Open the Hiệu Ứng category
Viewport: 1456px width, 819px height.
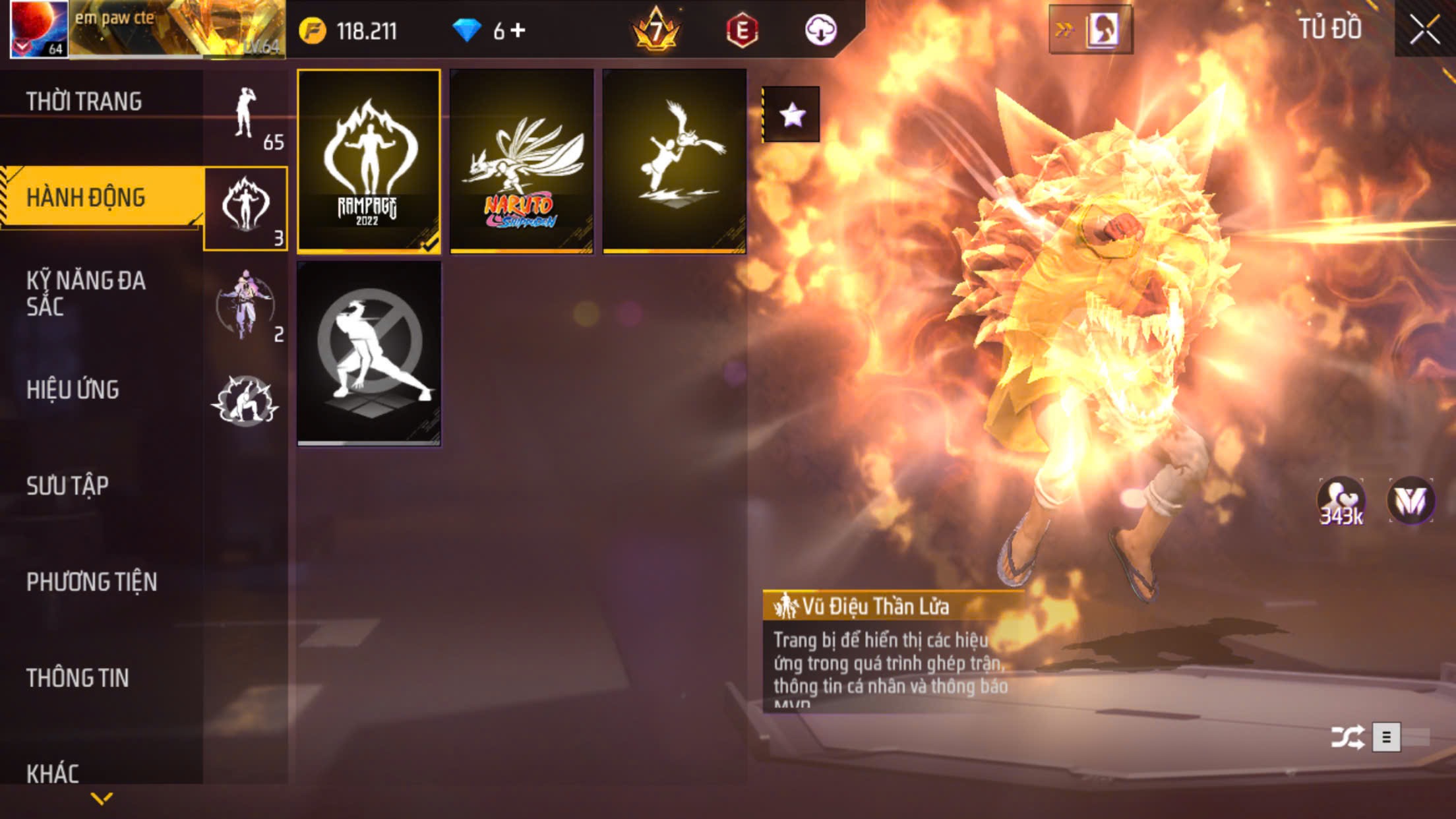[73, 390]
